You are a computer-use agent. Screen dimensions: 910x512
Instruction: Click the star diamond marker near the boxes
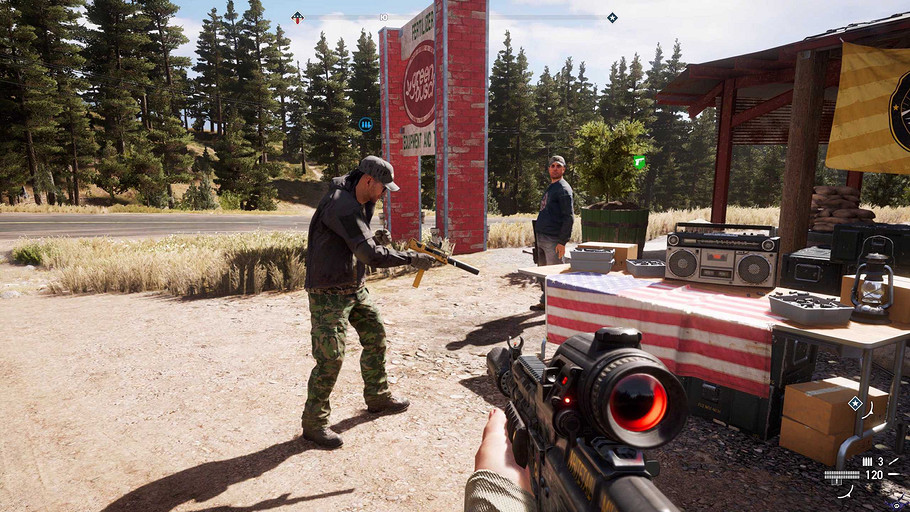pyautogui.click(x=855, y=403)
